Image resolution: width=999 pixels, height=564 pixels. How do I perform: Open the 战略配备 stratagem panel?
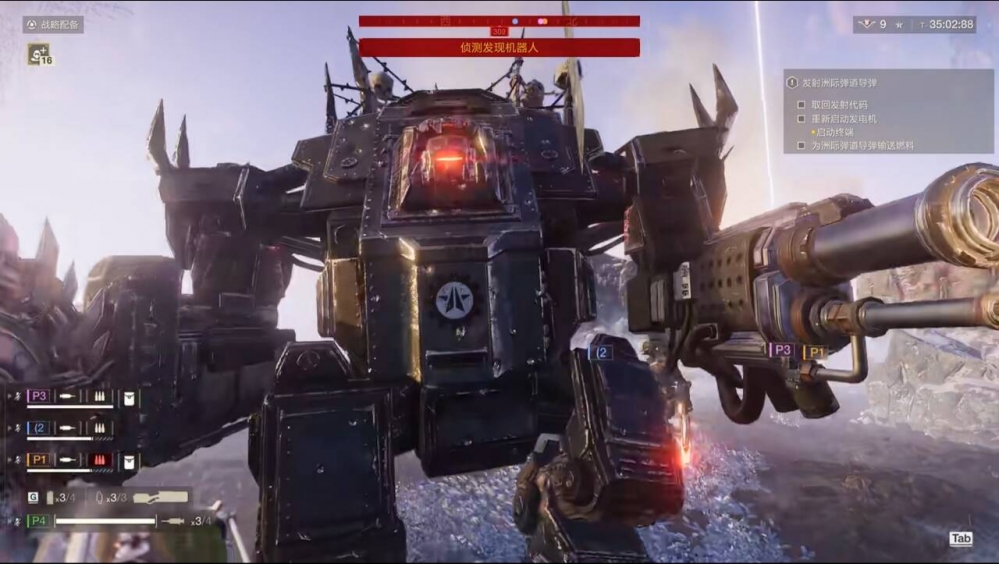click(53, 25)
